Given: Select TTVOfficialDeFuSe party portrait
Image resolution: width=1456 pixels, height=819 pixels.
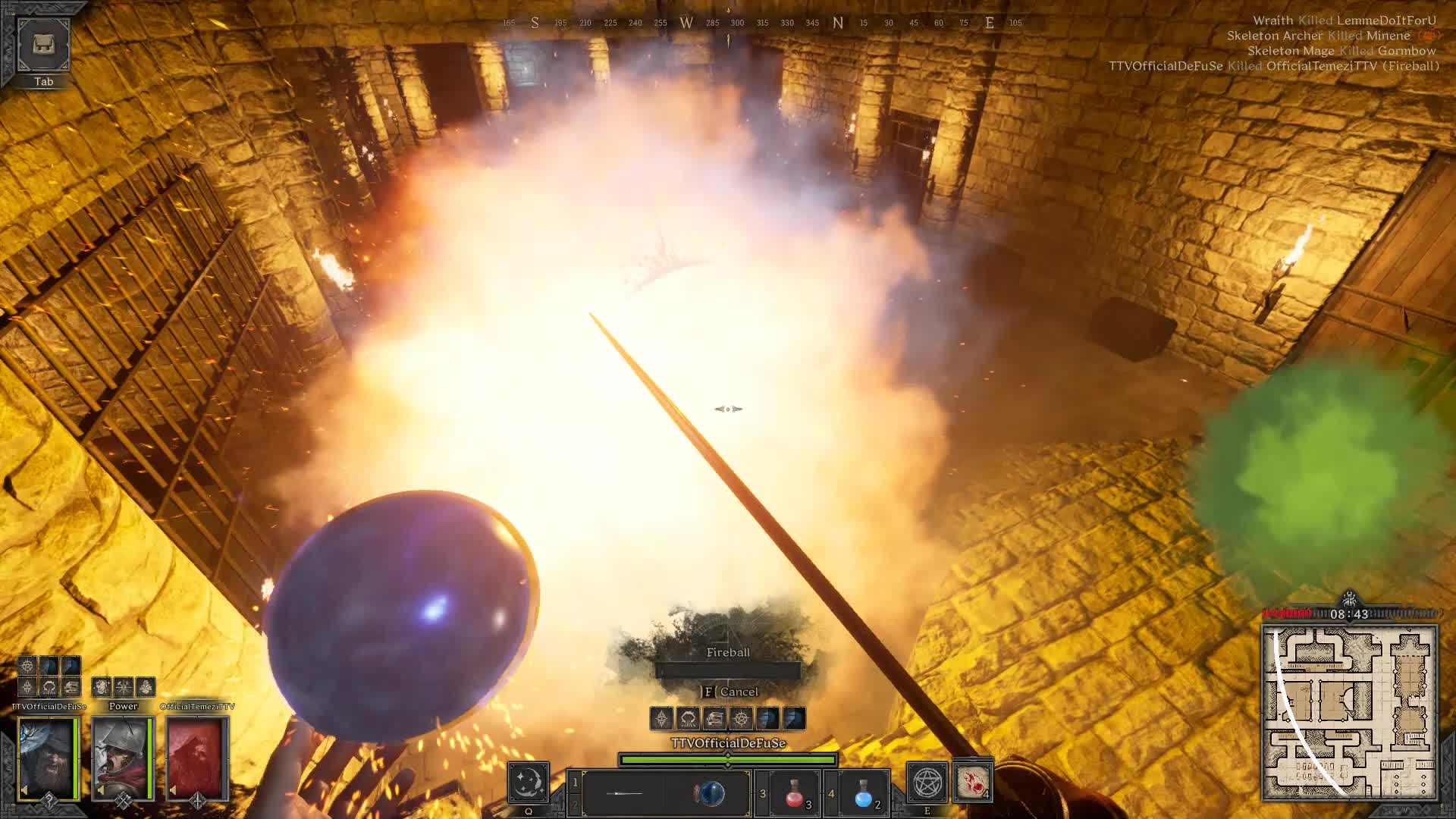Looking at the screenshot, I should [x=48, y=758].
